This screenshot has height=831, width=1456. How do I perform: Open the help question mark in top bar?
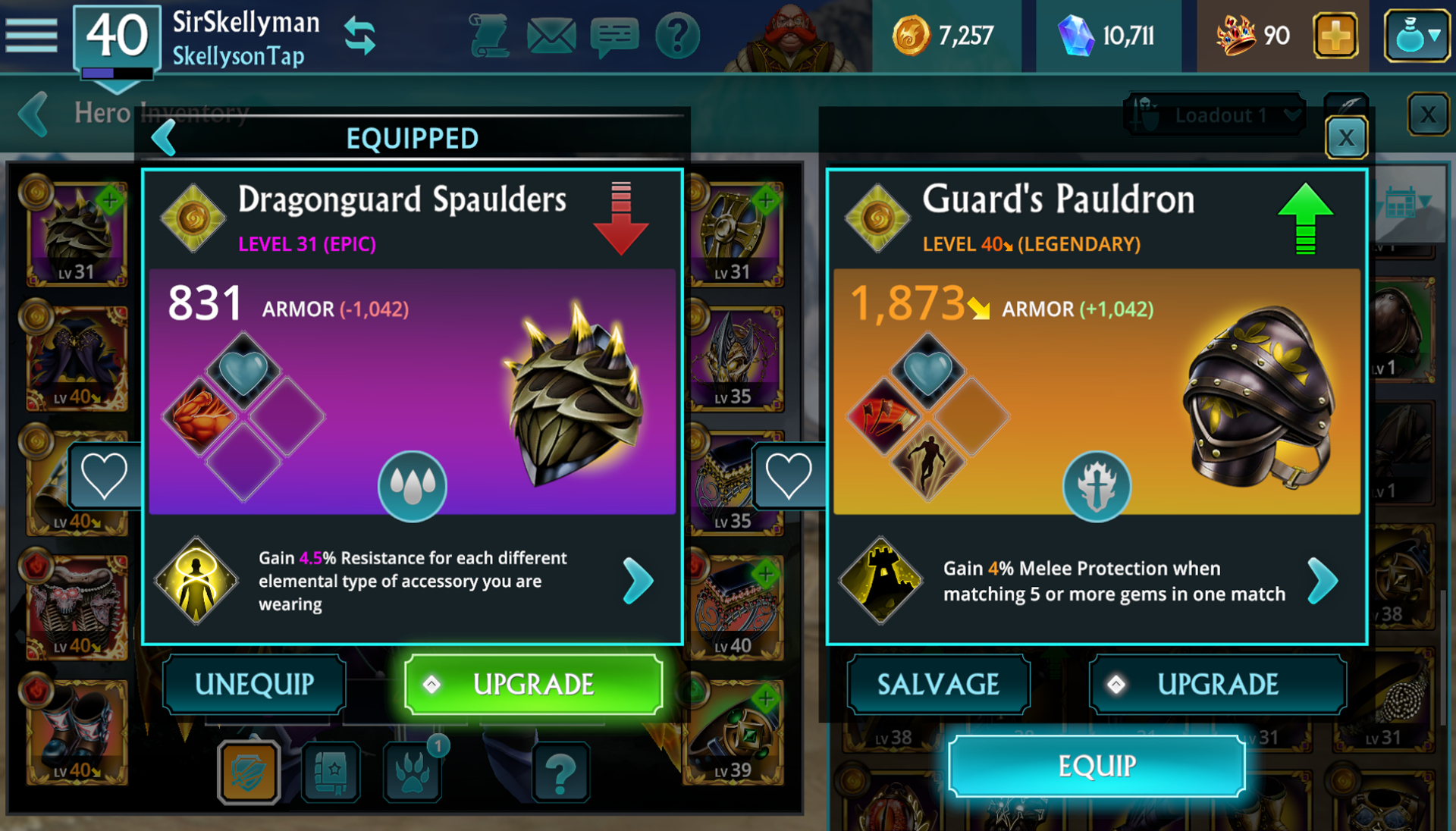[x=677, y=34]
